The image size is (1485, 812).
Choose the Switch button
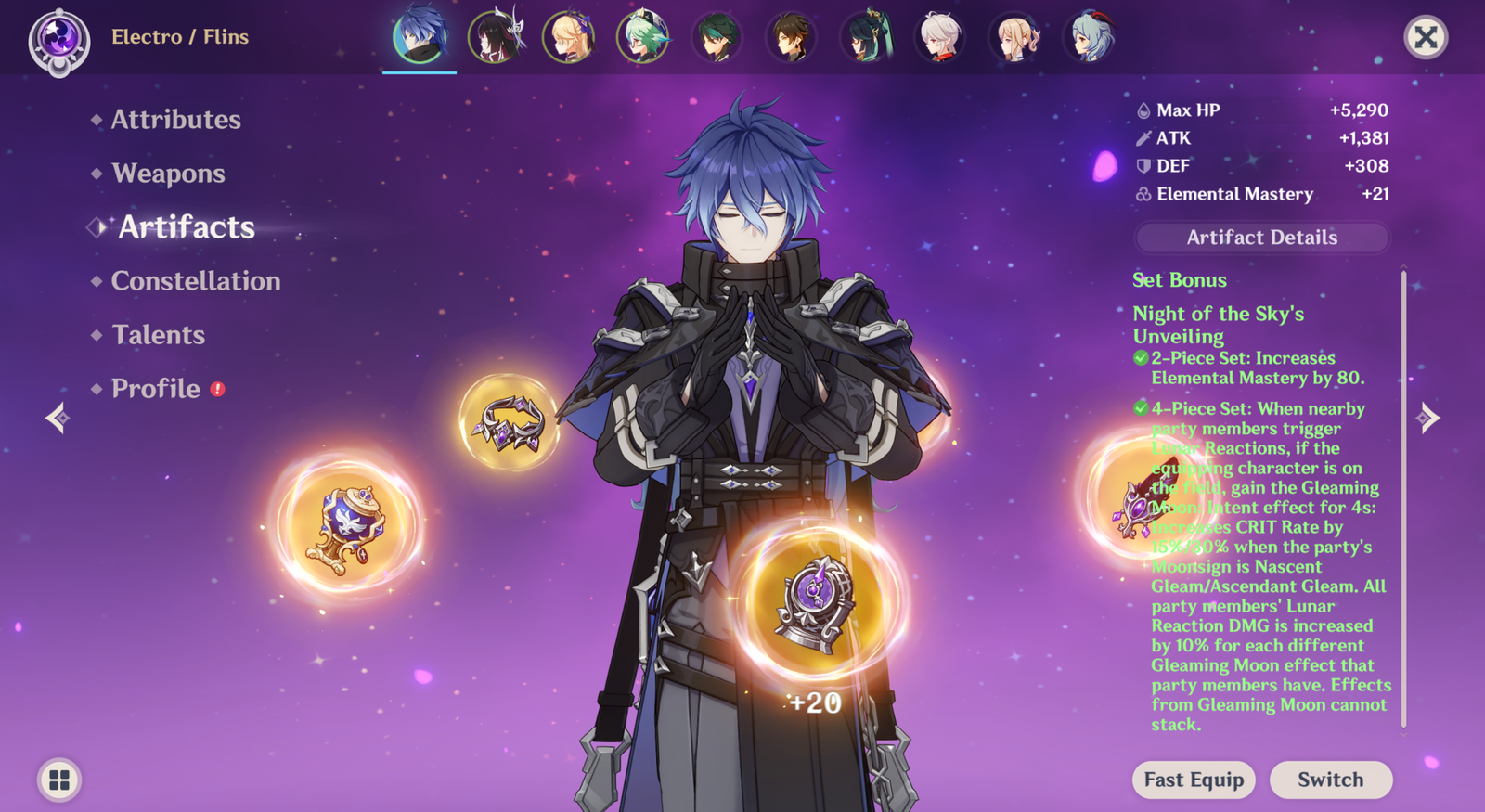coord(1330,780)
